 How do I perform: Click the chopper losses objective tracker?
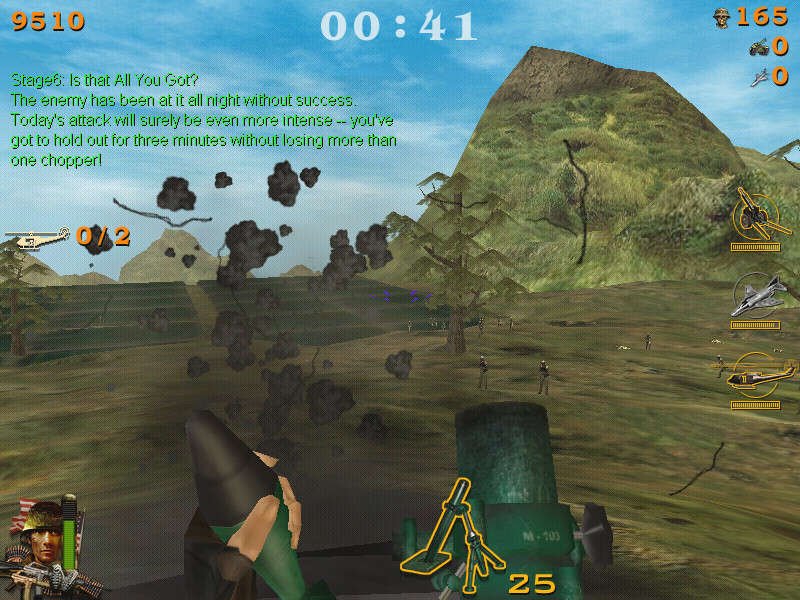click(x=68, y=237)
